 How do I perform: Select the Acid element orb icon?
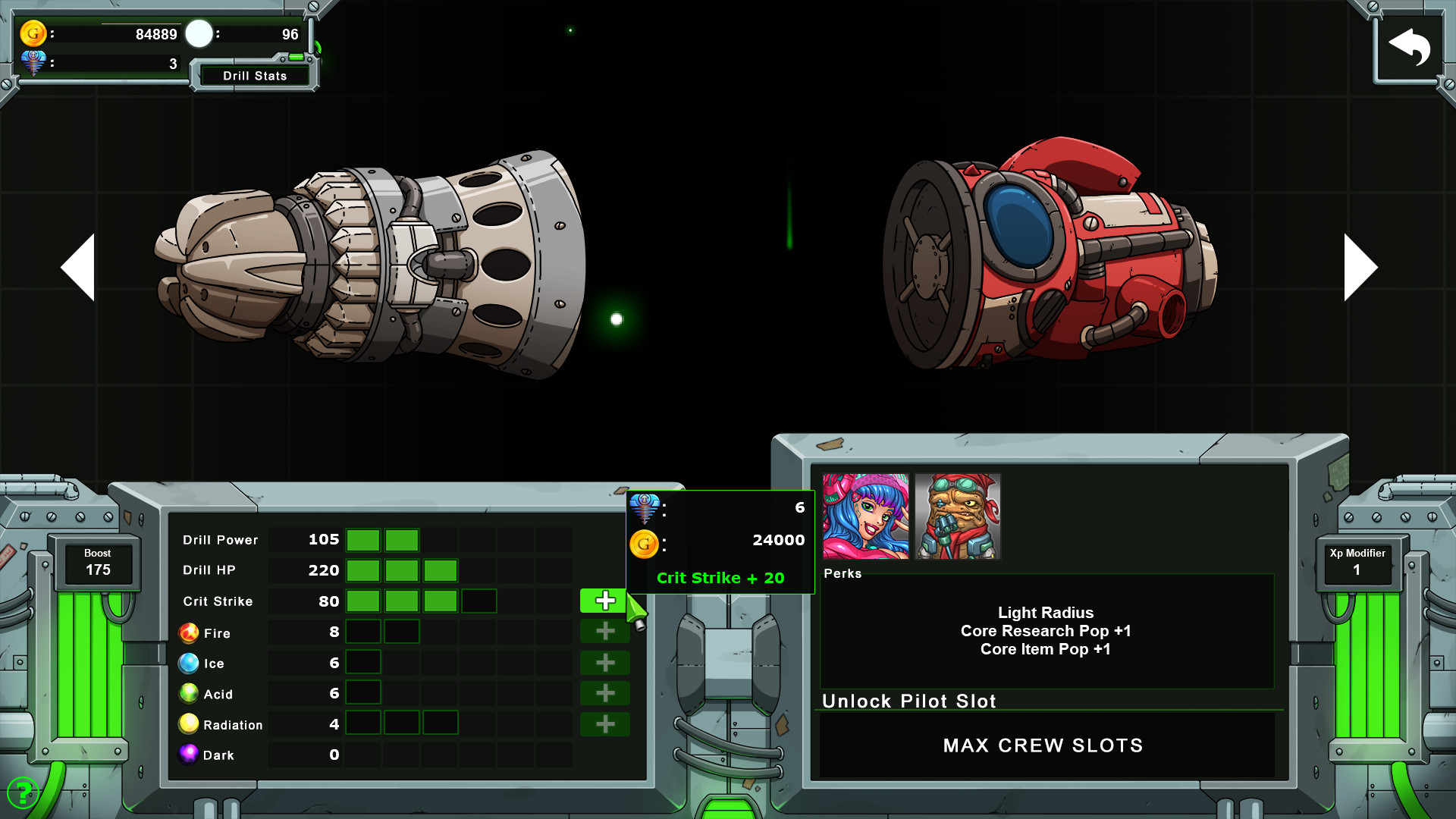[187, 693]
